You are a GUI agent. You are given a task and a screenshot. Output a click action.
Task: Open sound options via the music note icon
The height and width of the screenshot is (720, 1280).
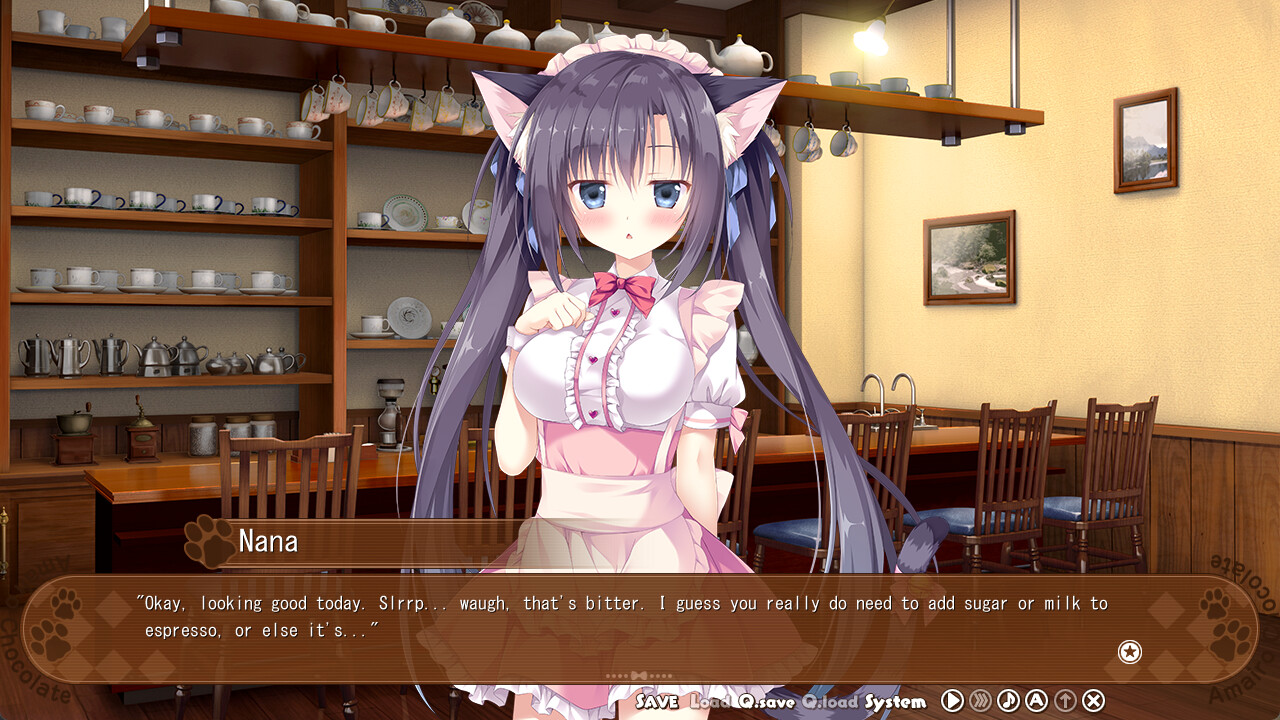[1010, 701]
